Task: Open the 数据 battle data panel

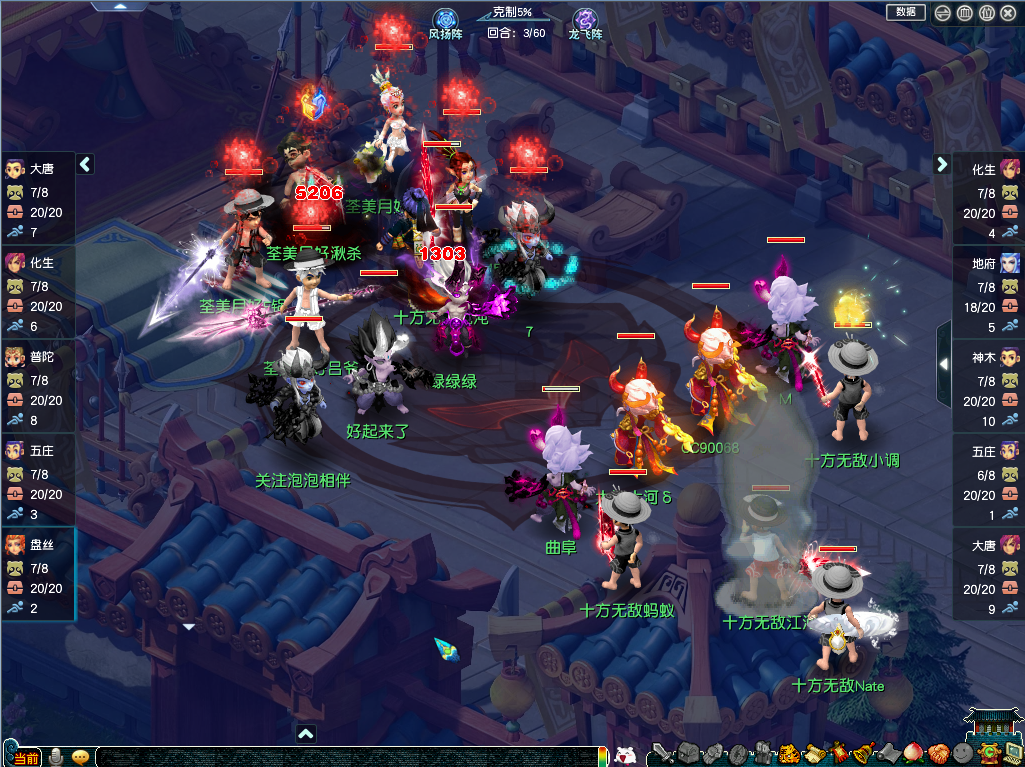Action: [x=905, y=12]
